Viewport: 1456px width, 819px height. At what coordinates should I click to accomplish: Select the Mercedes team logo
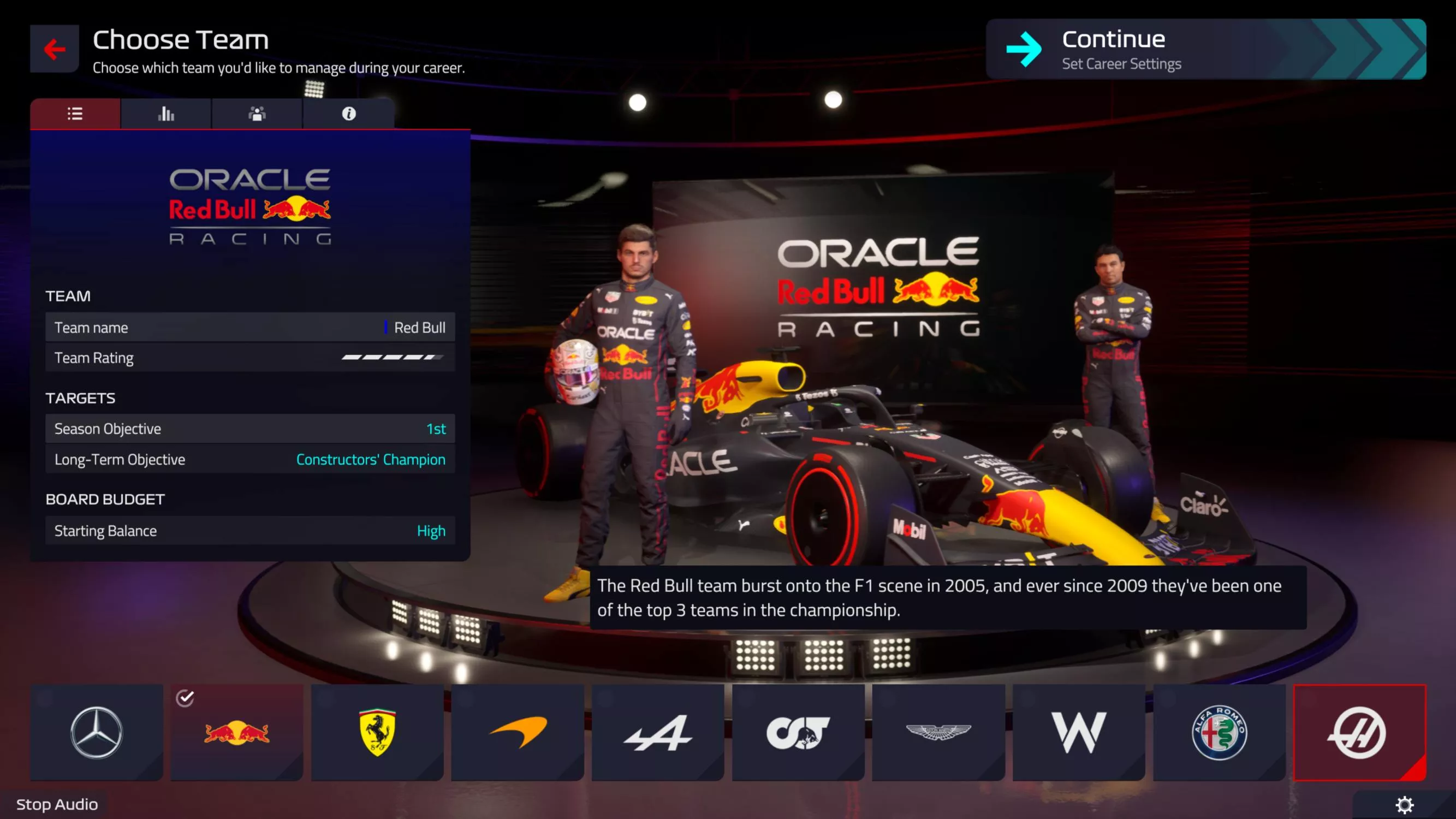(96, 732)
